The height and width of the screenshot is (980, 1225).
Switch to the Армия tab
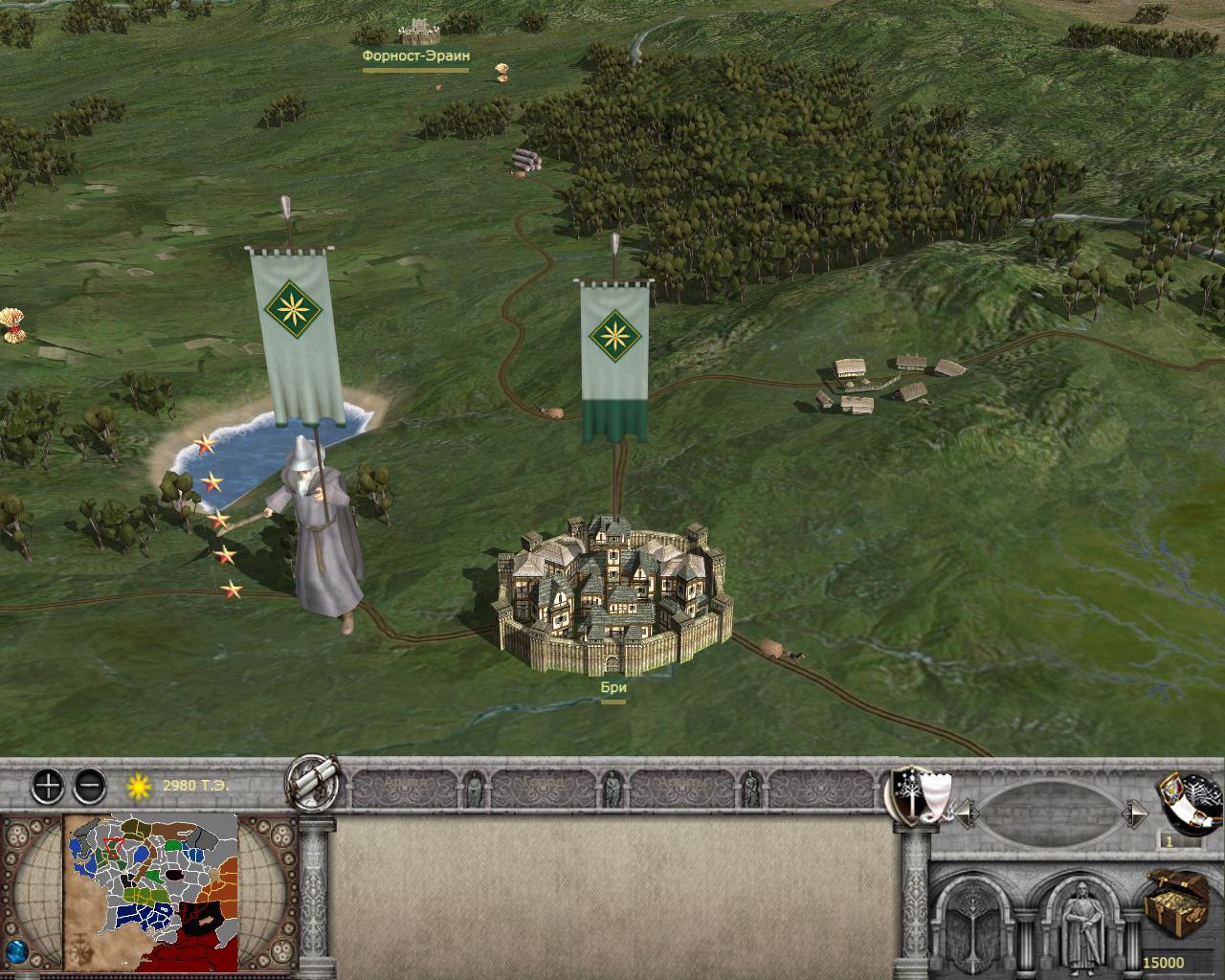407,785
